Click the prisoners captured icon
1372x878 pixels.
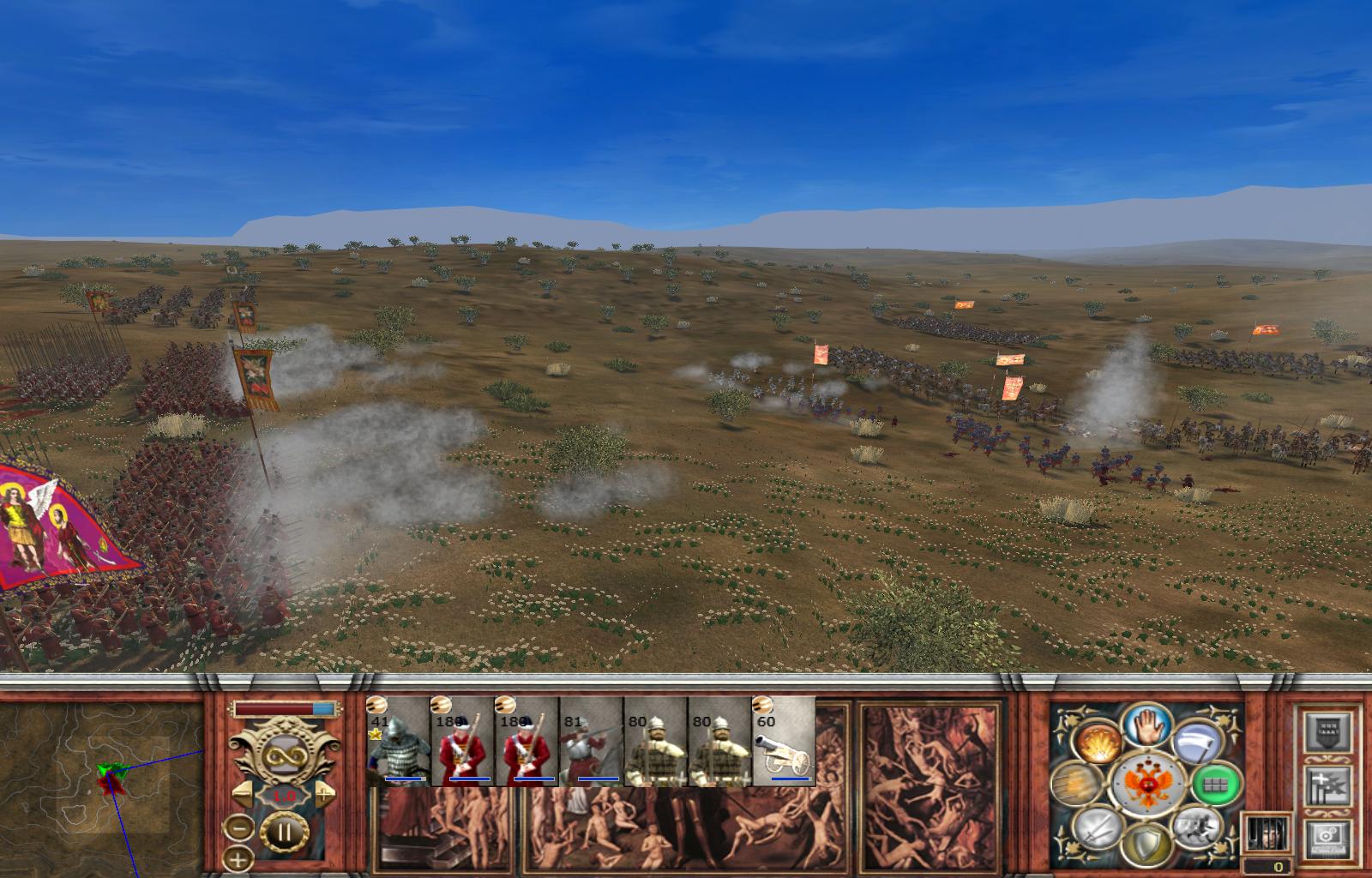click(1267, 833)
